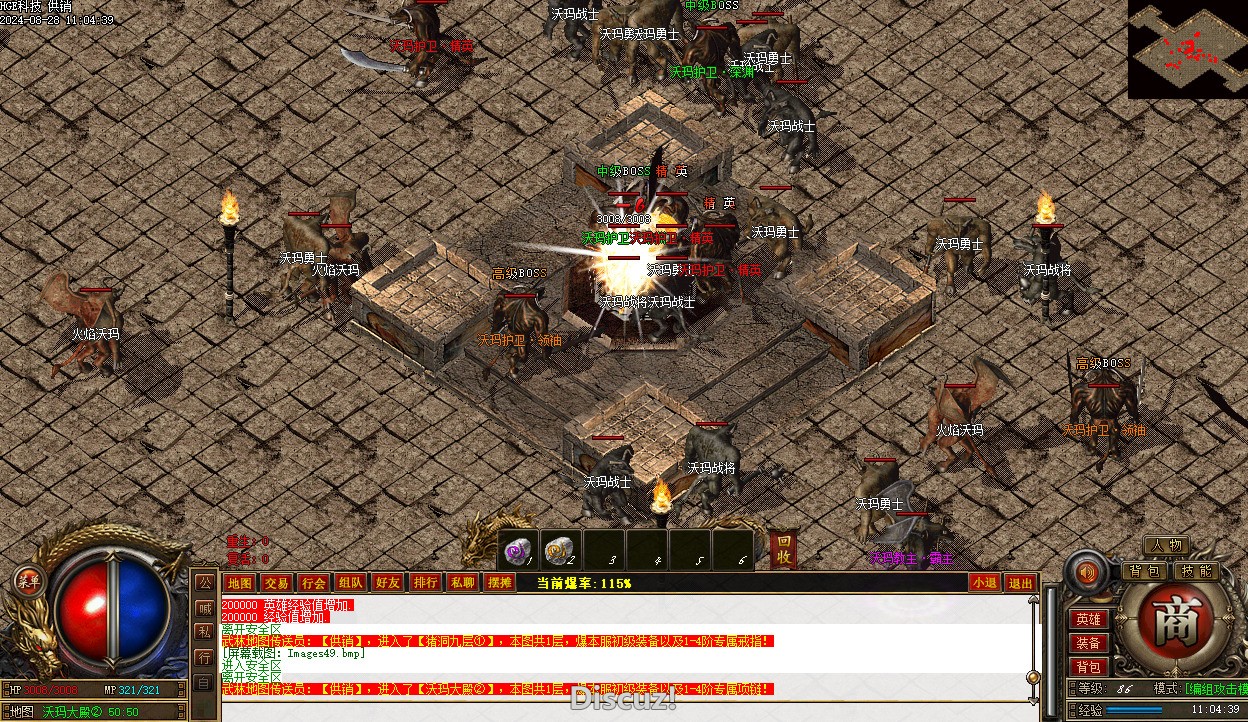
Task: Open the 行会 guild panel
Action: pyautogui.click(x=313, y=583)
